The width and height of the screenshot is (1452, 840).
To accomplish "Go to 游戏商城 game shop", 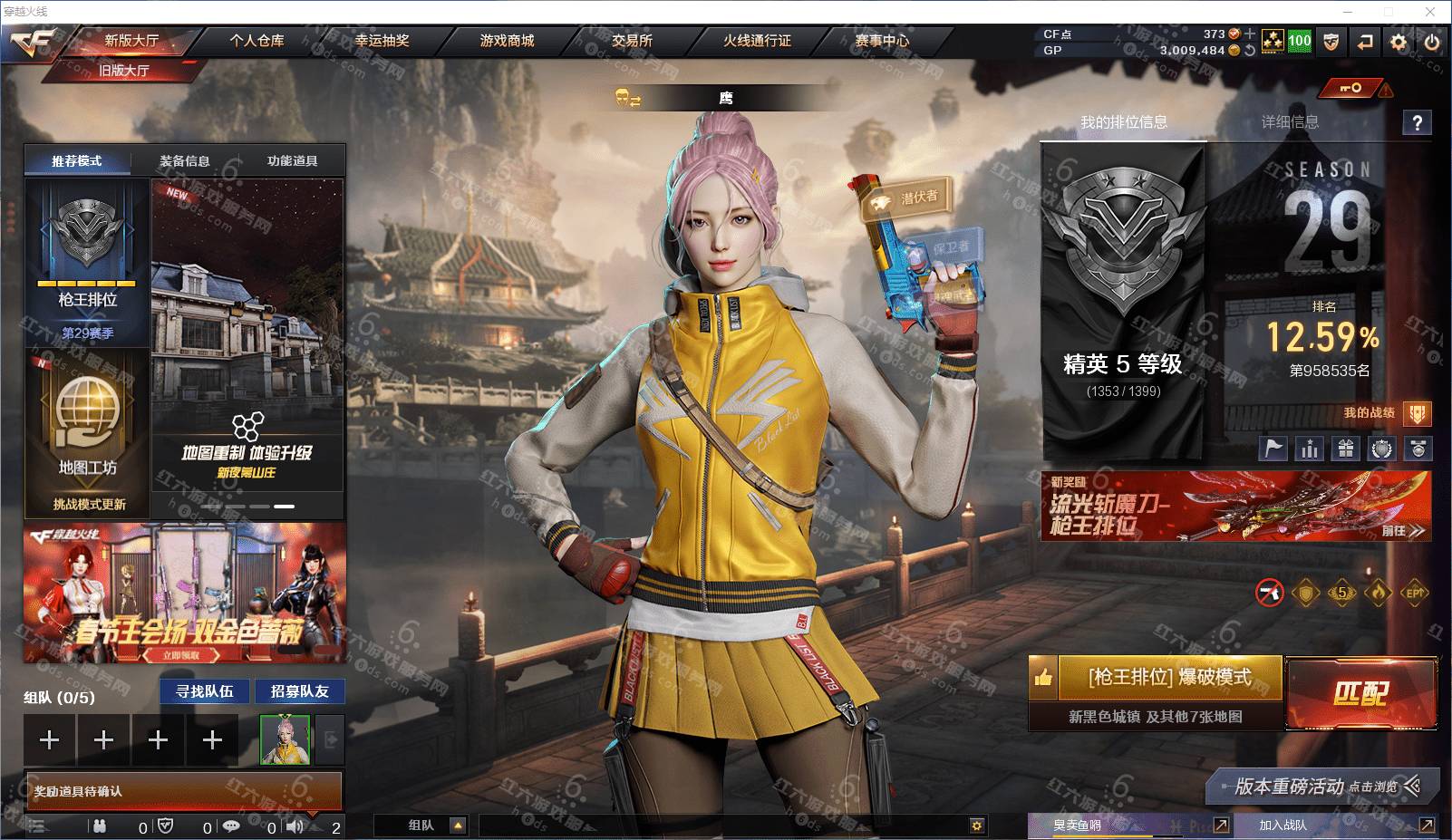I will click(x=507, y=41).
